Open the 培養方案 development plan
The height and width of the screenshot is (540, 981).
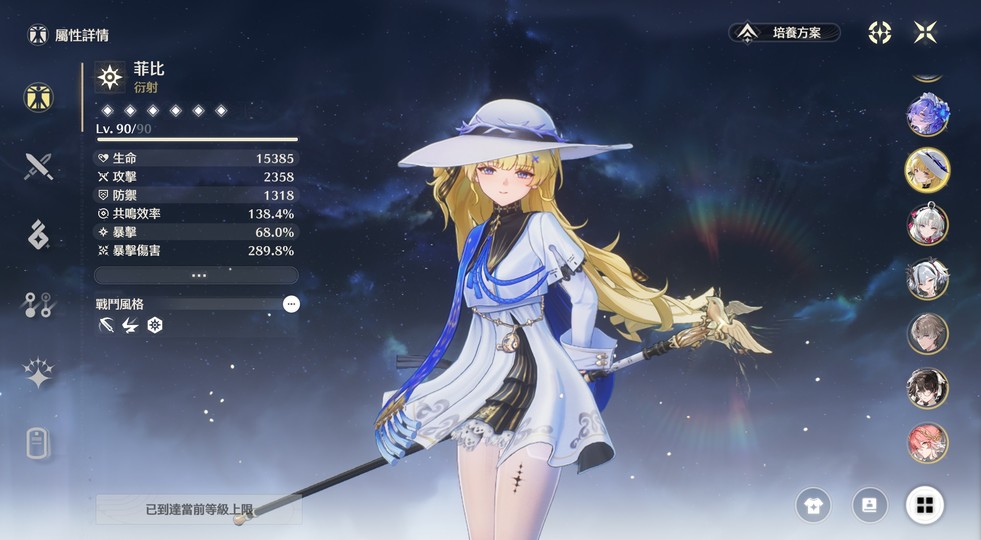click(x=785, y=33)
